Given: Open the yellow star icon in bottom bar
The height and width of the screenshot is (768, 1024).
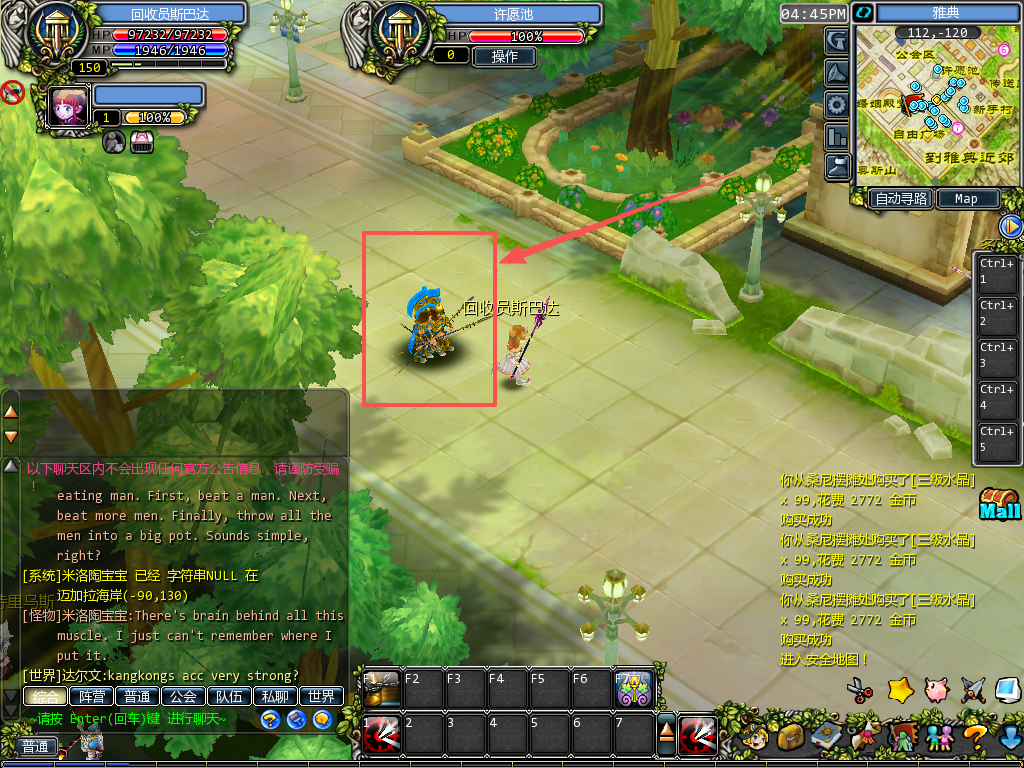Looking at the screenshot, I should (901, 689).
